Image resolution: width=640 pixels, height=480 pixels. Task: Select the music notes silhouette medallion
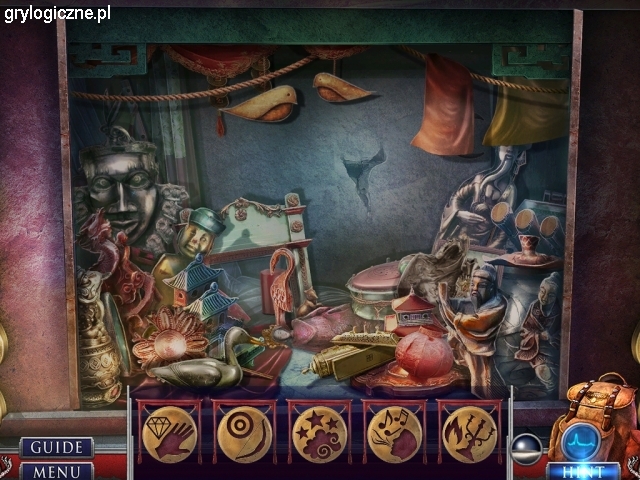[x=395, y=434]
